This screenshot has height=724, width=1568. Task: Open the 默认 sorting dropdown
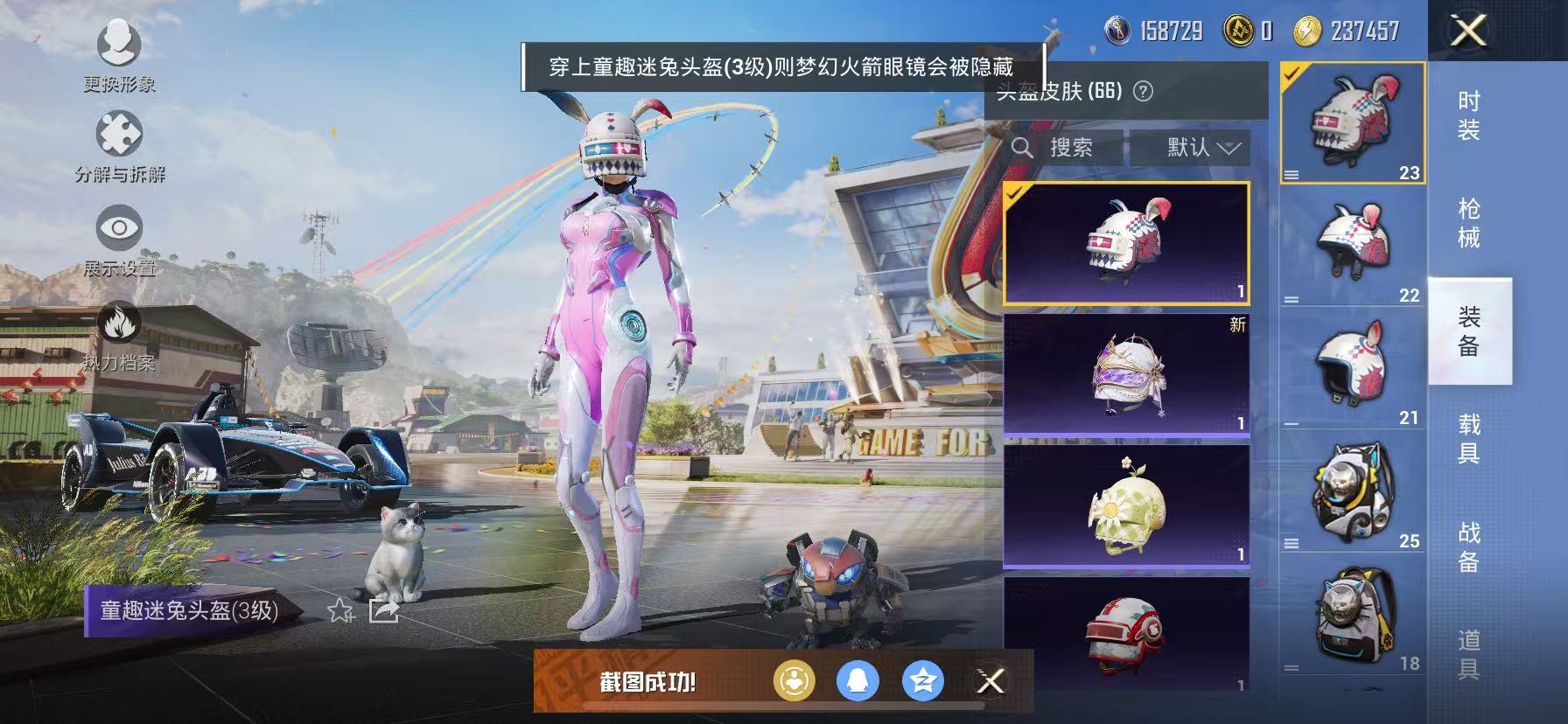click(x=1196, y=147)
